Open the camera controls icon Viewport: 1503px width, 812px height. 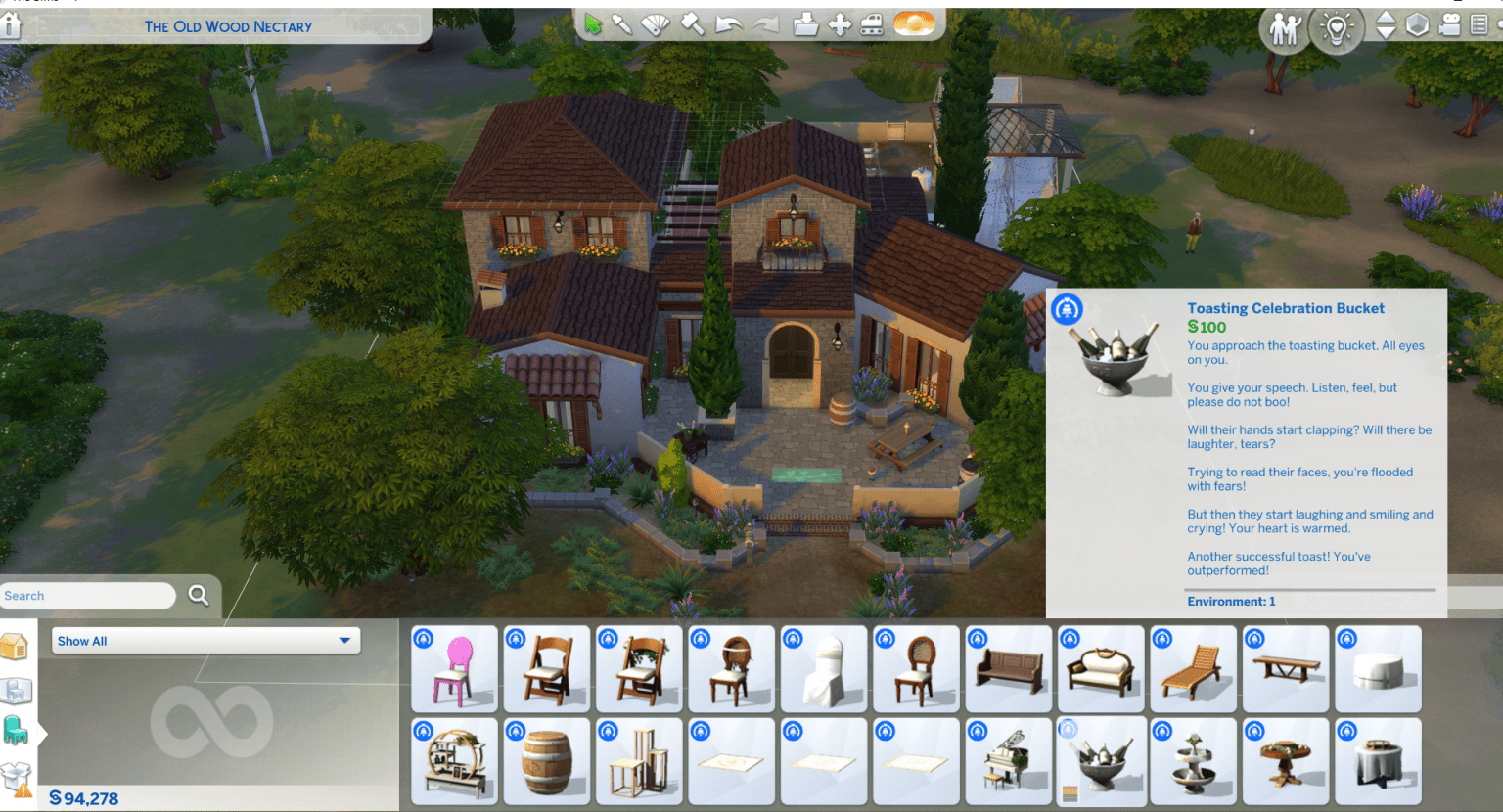pos(1449,29)
